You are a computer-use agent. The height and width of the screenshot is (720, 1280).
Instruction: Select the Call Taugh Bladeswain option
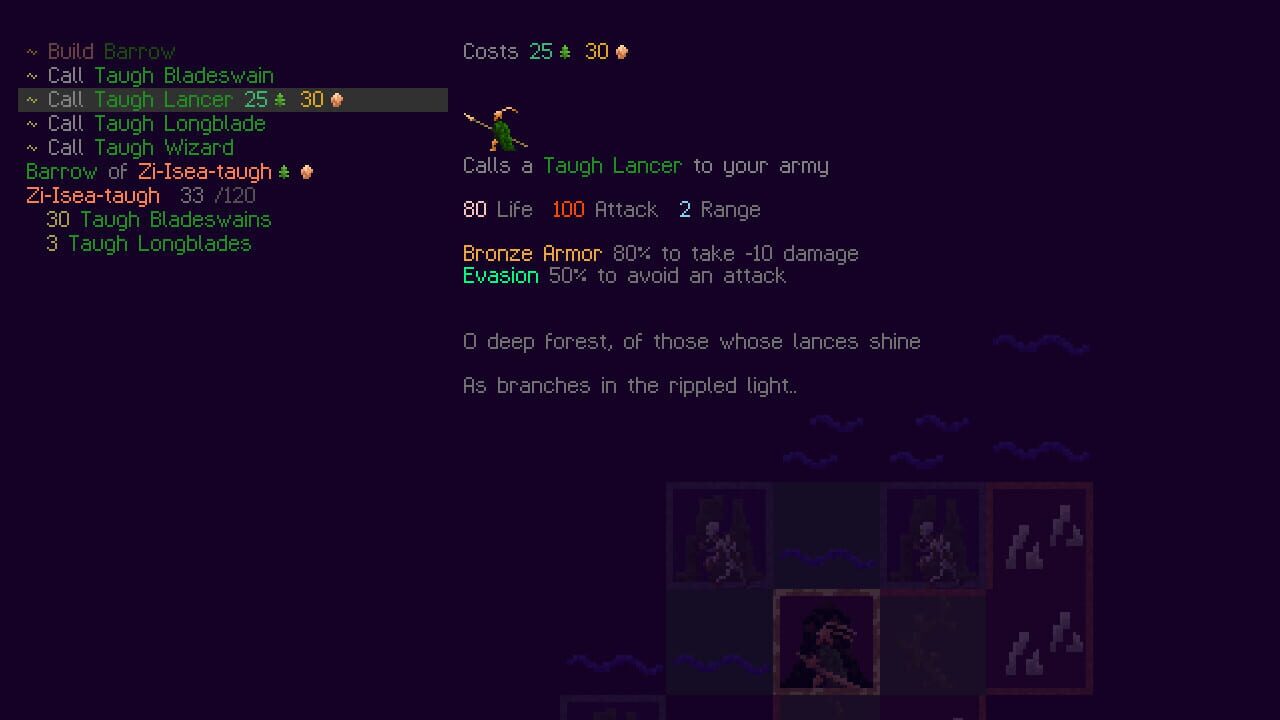click(x=162, y=75)
